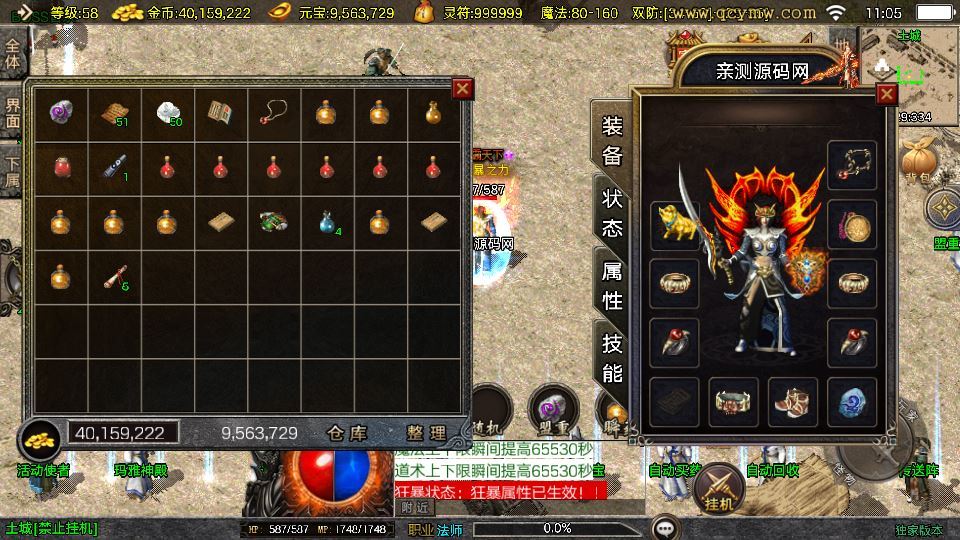The width and height of the screenshot is (960, 540).
Task: Open the chat speech bubble button
Action: [664, 527]
